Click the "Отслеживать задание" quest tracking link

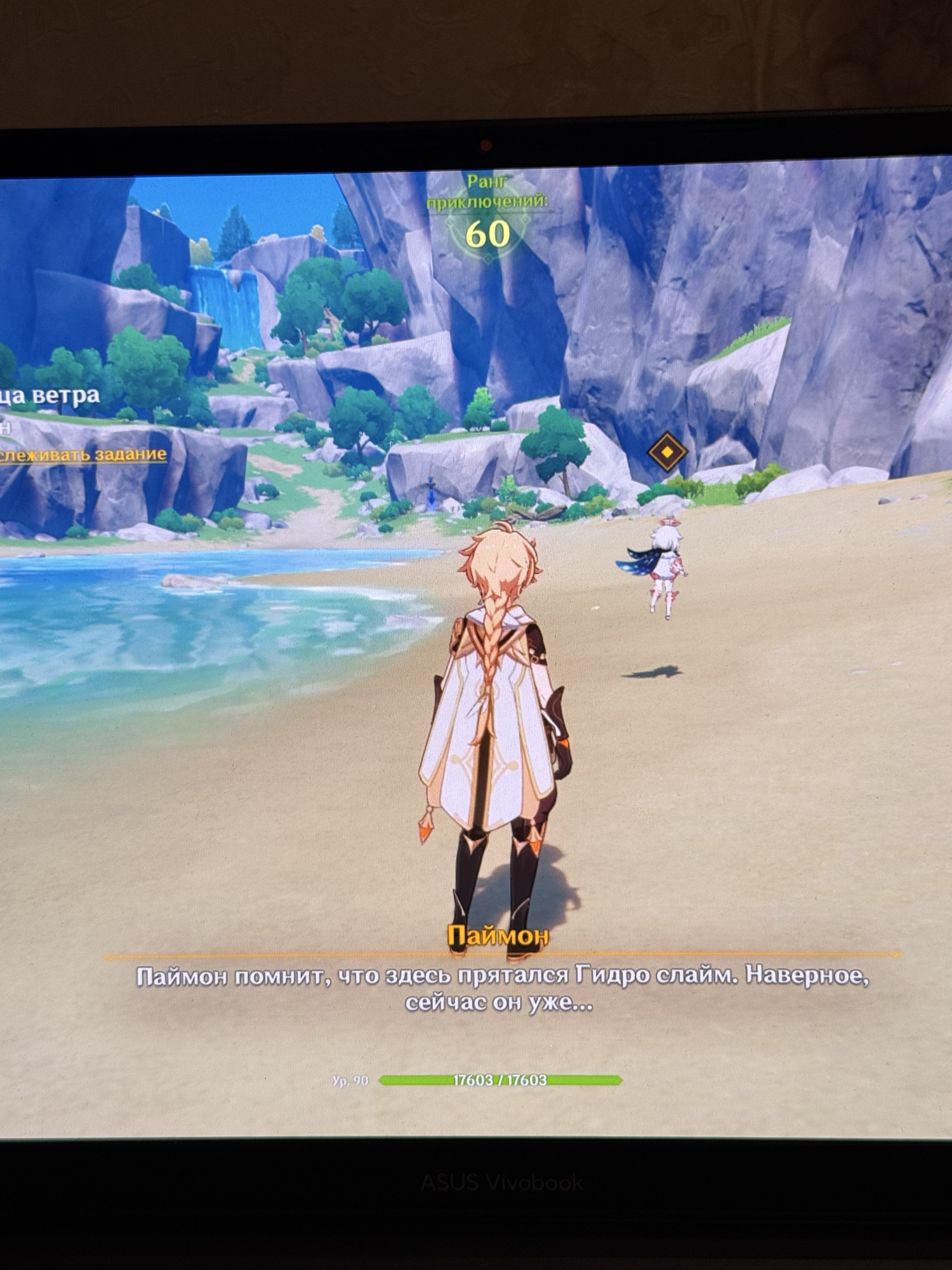pos(83,455)
